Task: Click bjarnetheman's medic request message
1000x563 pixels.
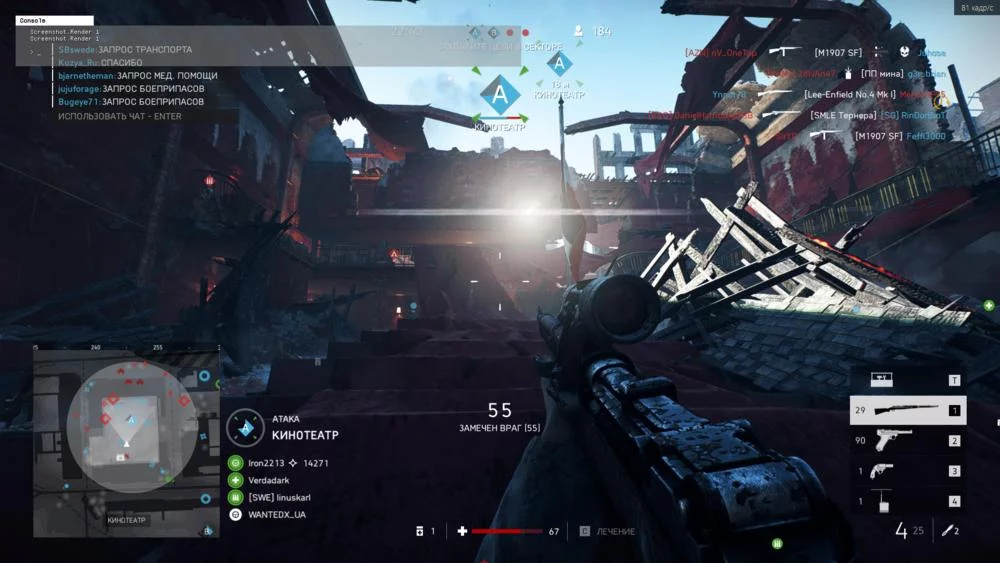Action: 137,75
